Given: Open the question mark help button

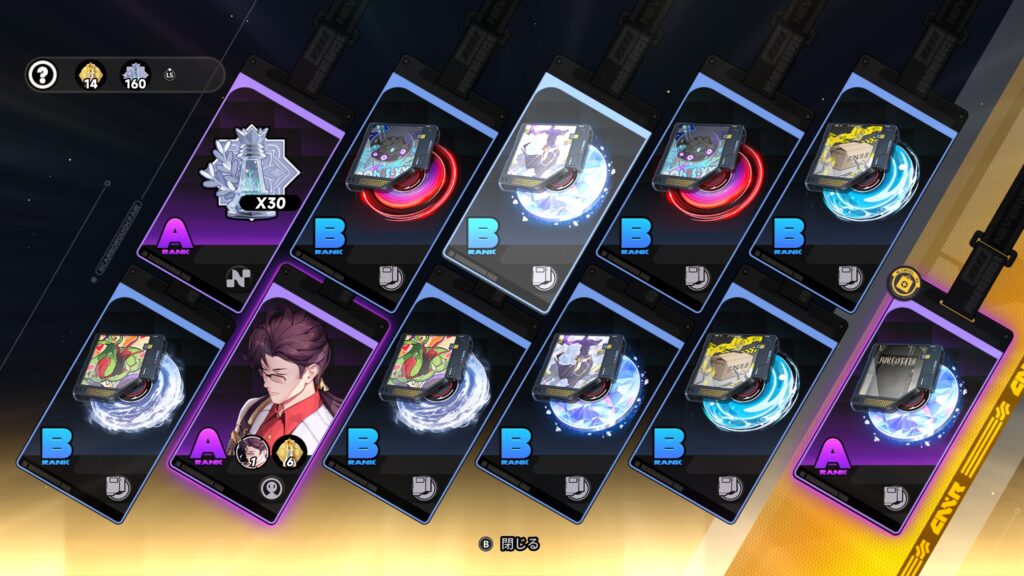Looking at the screenshot, I should (x=41, y=75).
